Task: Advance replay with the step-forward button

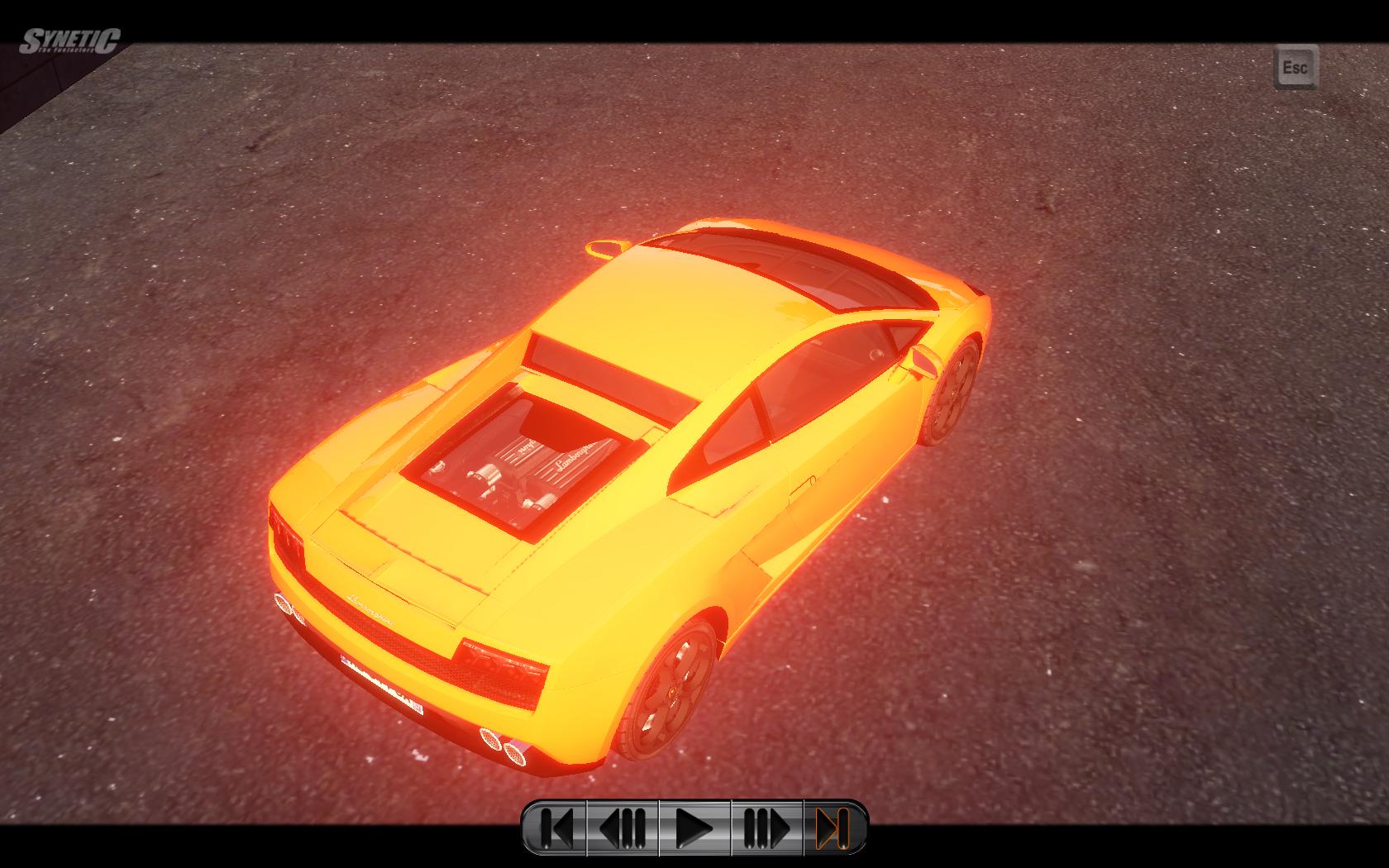Action: pyautogui.click(x=766, y=827)
